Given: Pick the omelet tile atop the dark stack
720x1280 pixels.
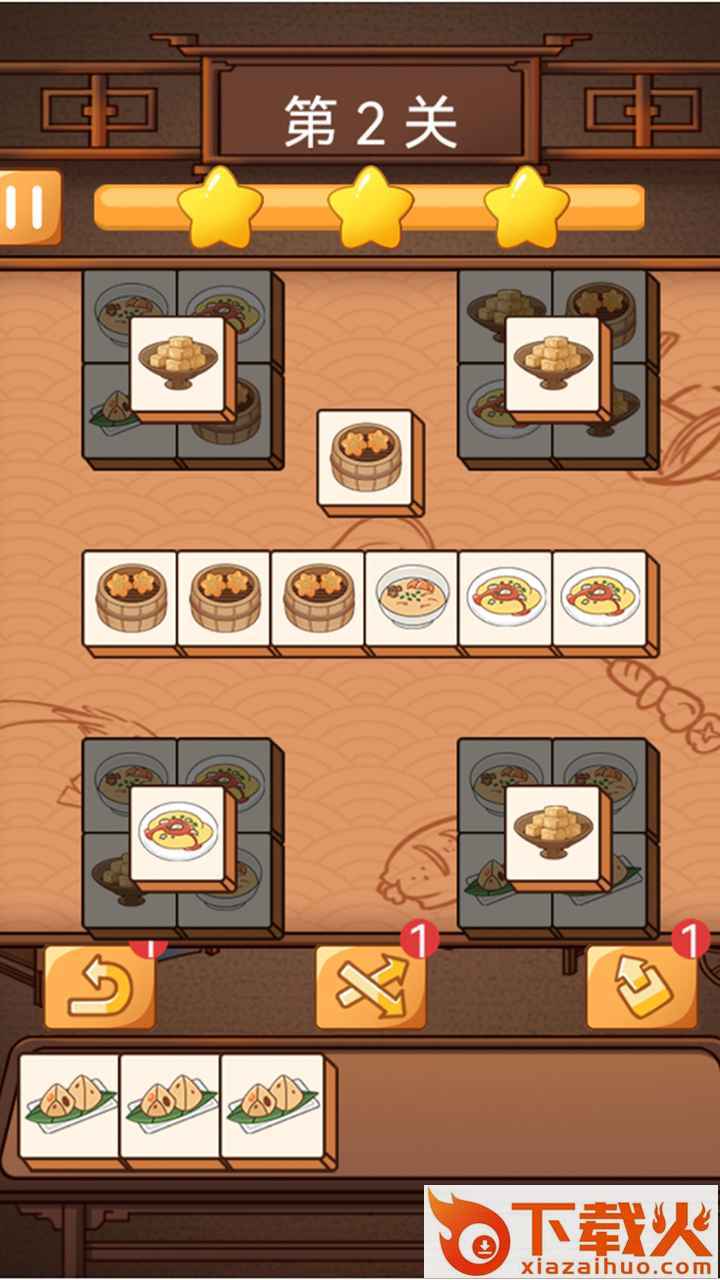Looking at the screenshot, I should pyautogui.click(x=180, y=833).
